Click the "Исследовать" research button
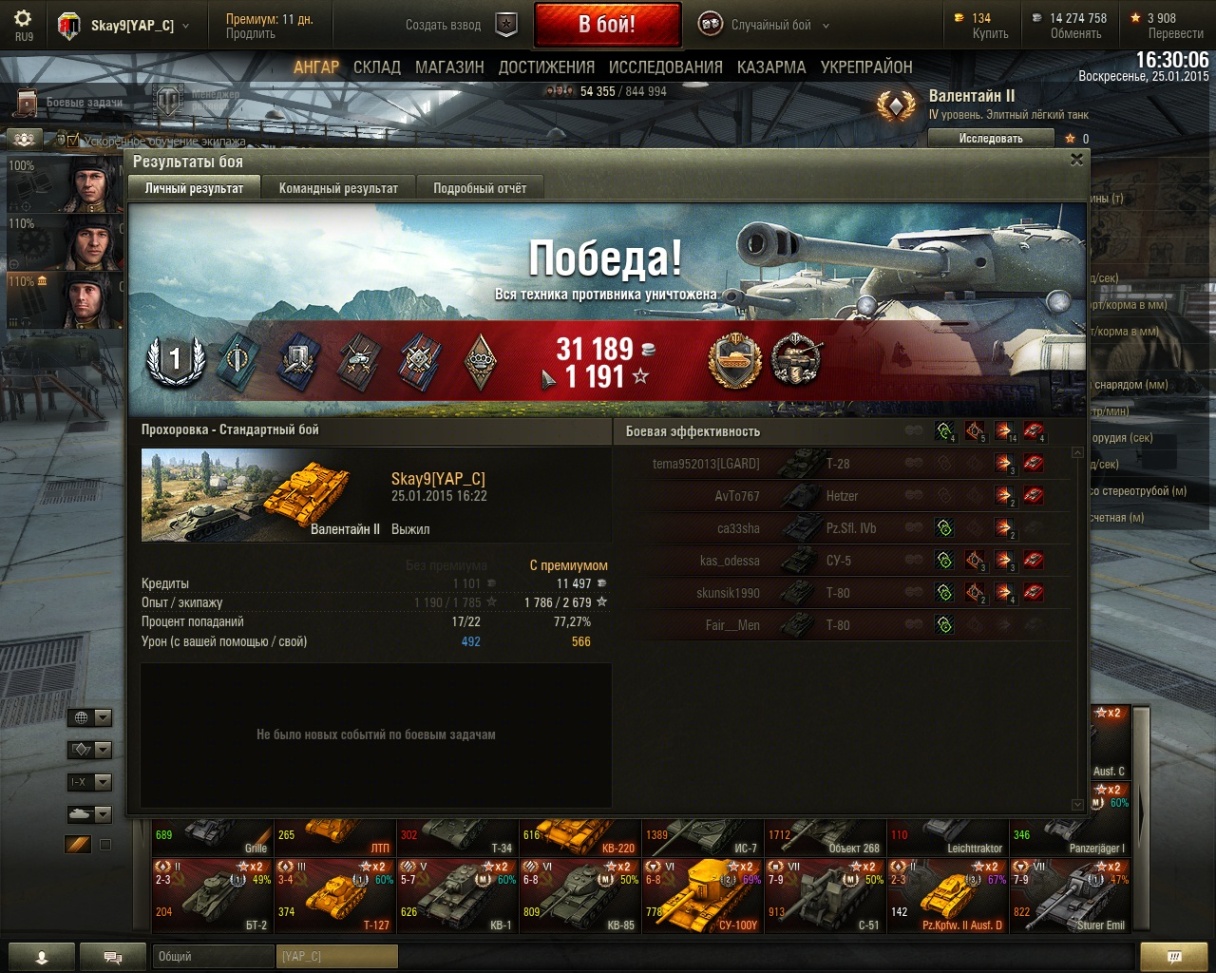The image size is (1216, 973). [990, 139]
